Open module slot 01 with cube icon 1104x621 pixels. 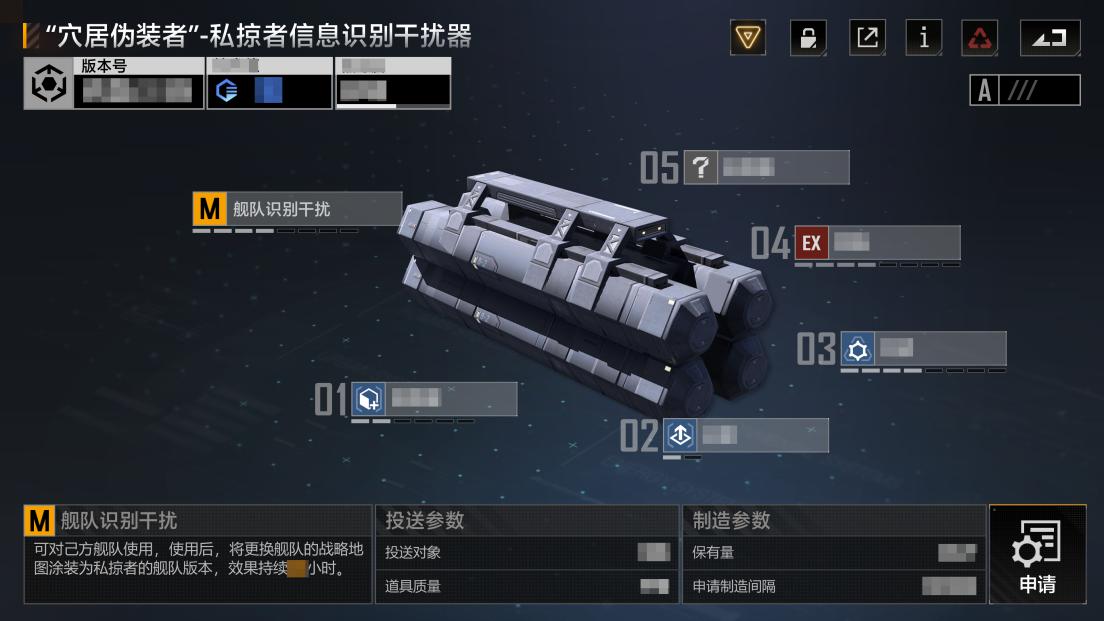[x=433, y=399]
